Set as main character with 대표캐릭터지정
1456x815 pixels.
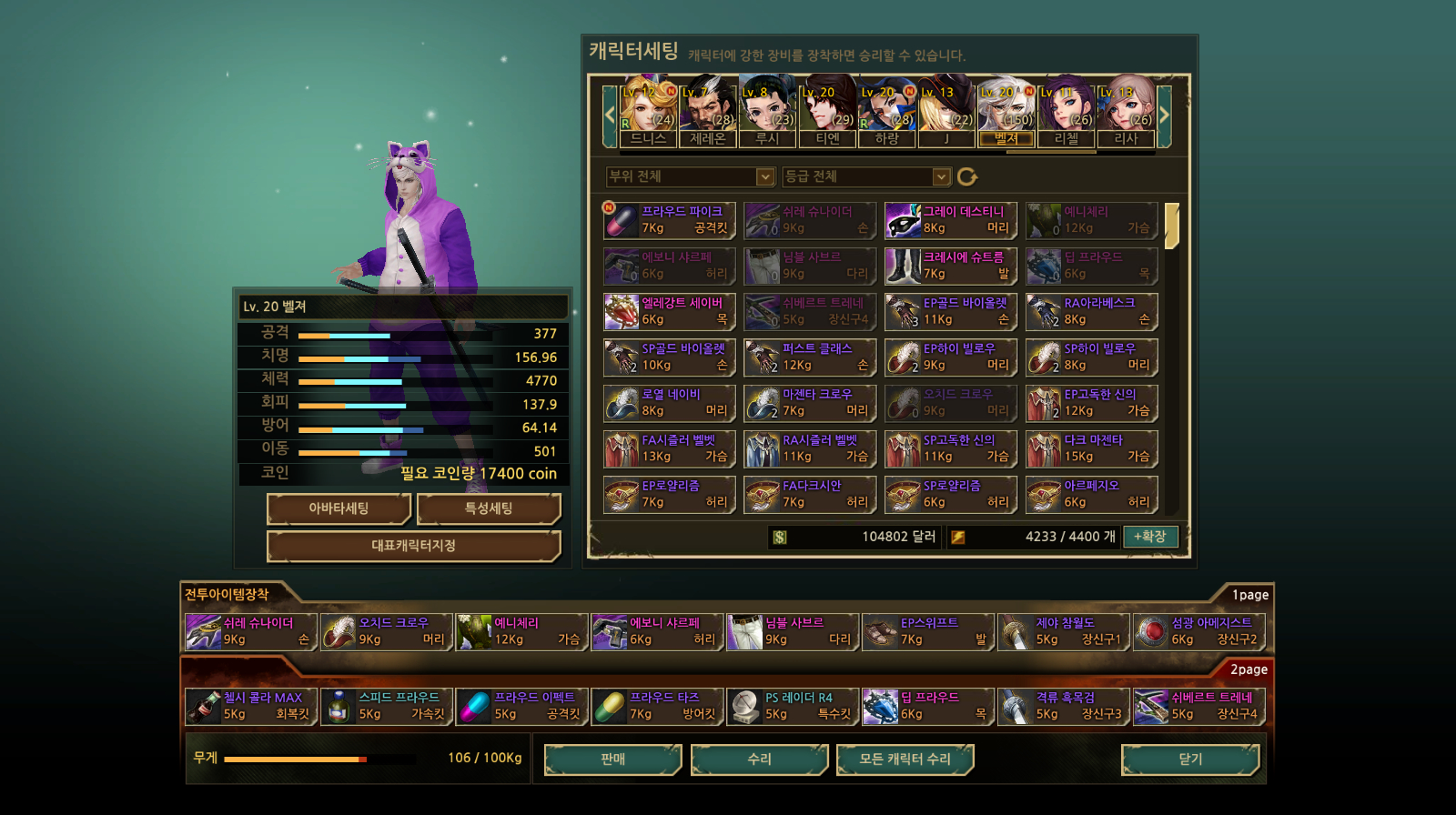click(413, 546)
